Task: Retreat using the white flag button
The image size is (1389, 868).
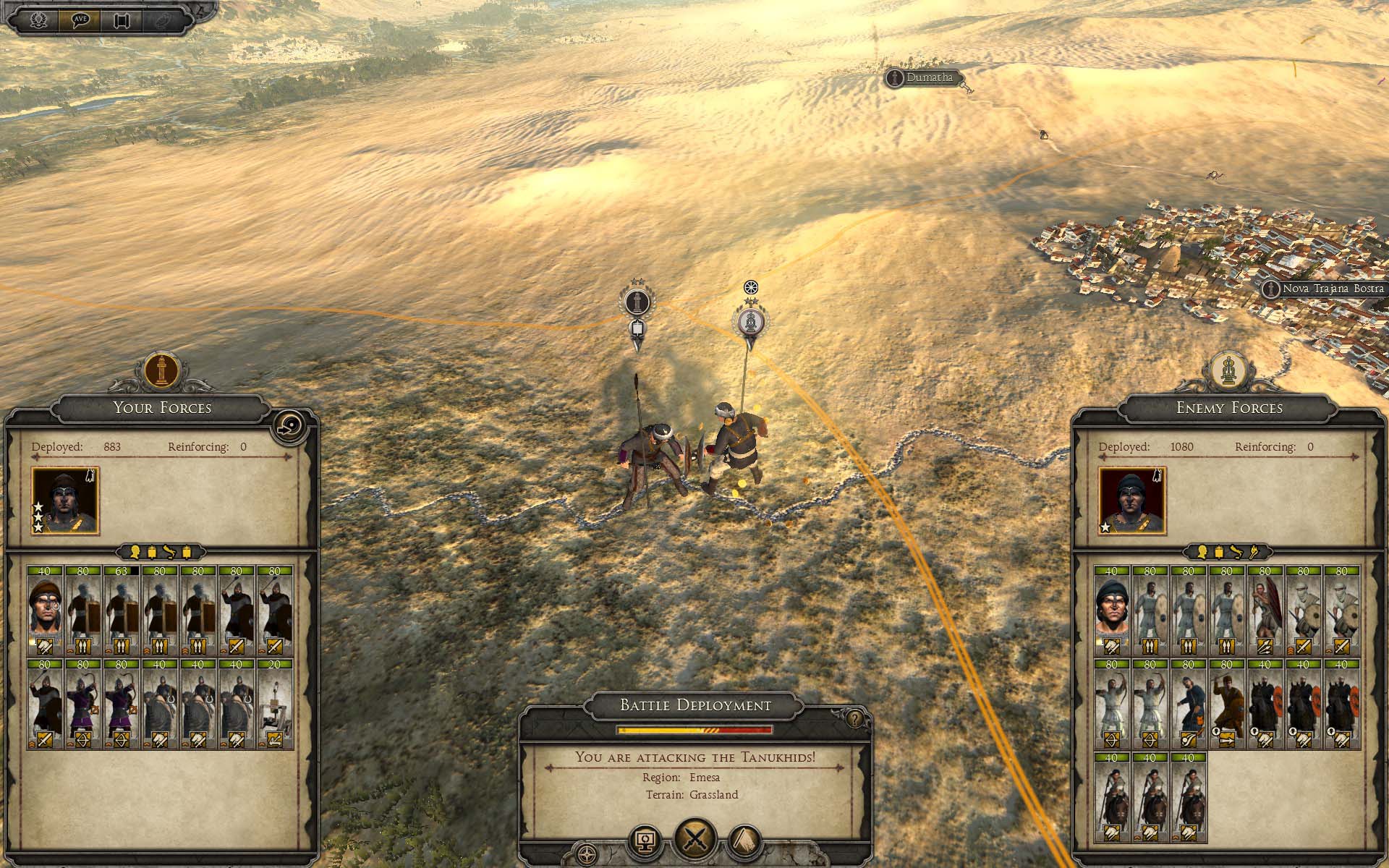Action: pyautogui.click(x=747, y=841)
